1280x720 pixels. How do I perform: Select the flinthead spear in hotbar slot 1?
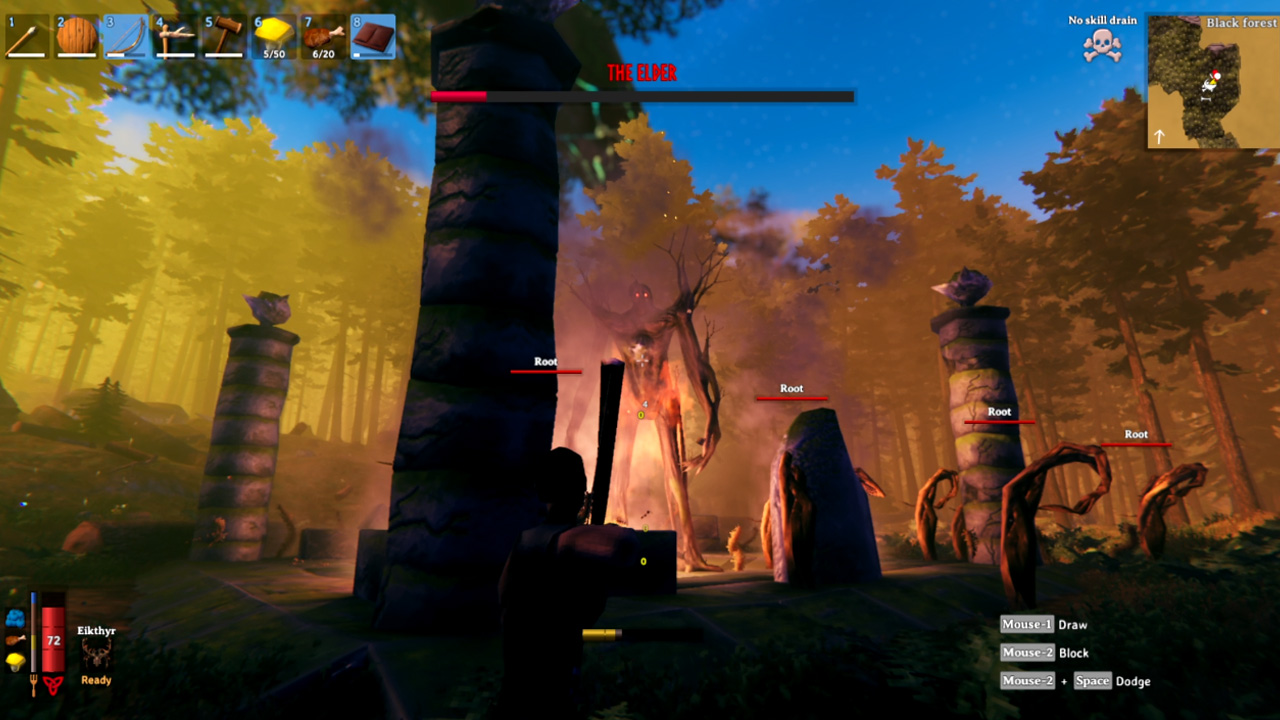click(25, 36)
